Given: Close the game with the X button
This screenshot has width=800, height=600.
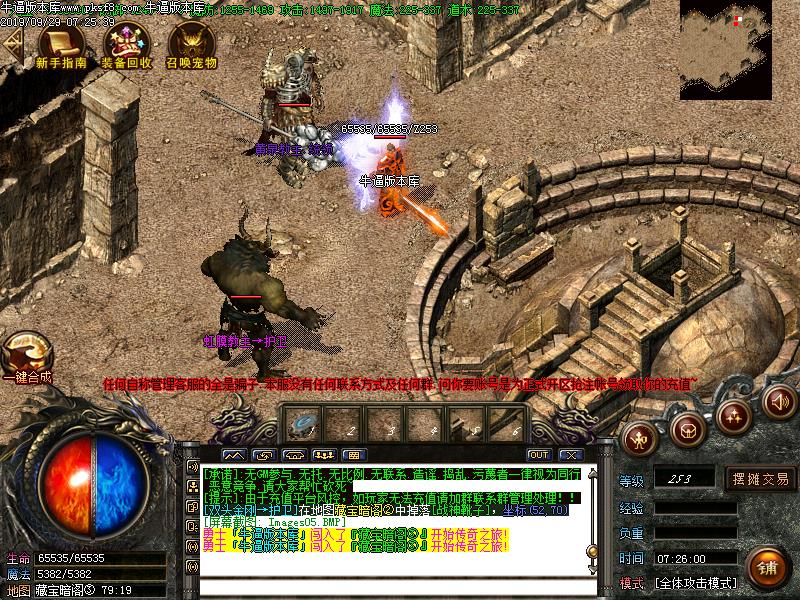Looking at the screenshot, I should coord(570,455).
